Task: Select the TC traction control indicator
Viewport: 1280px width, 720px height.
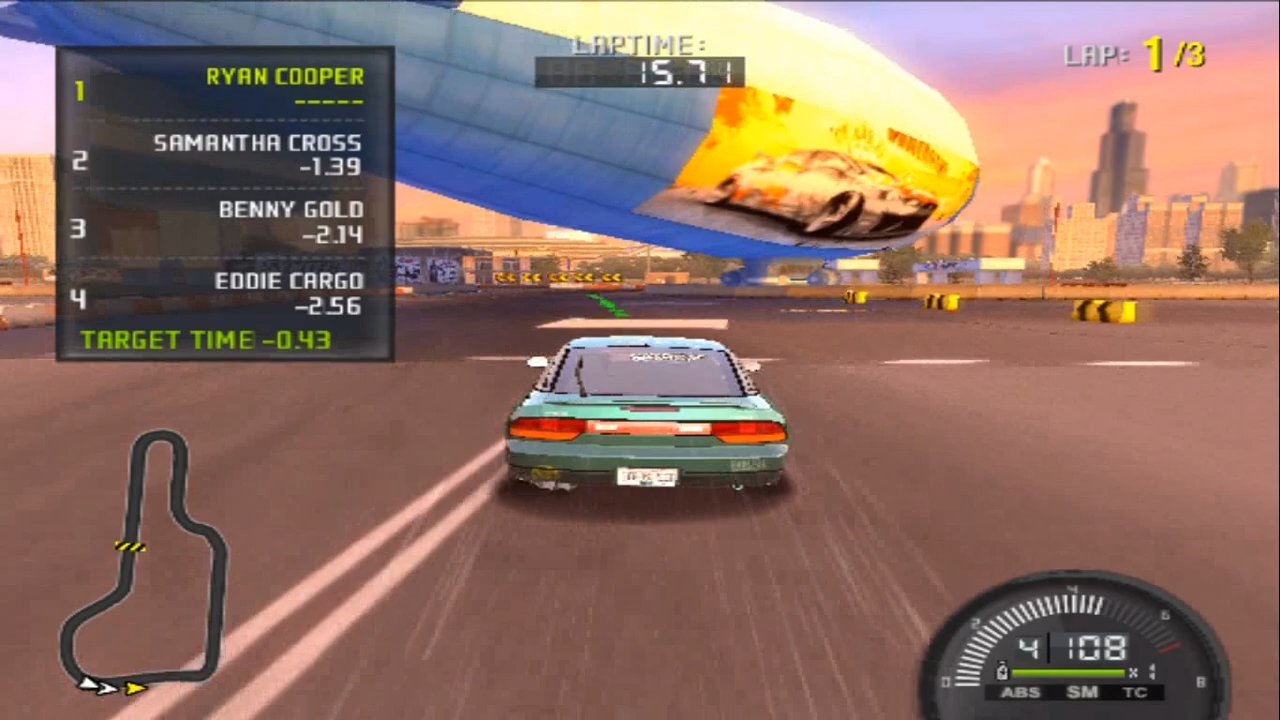Action: (1135, 691)
